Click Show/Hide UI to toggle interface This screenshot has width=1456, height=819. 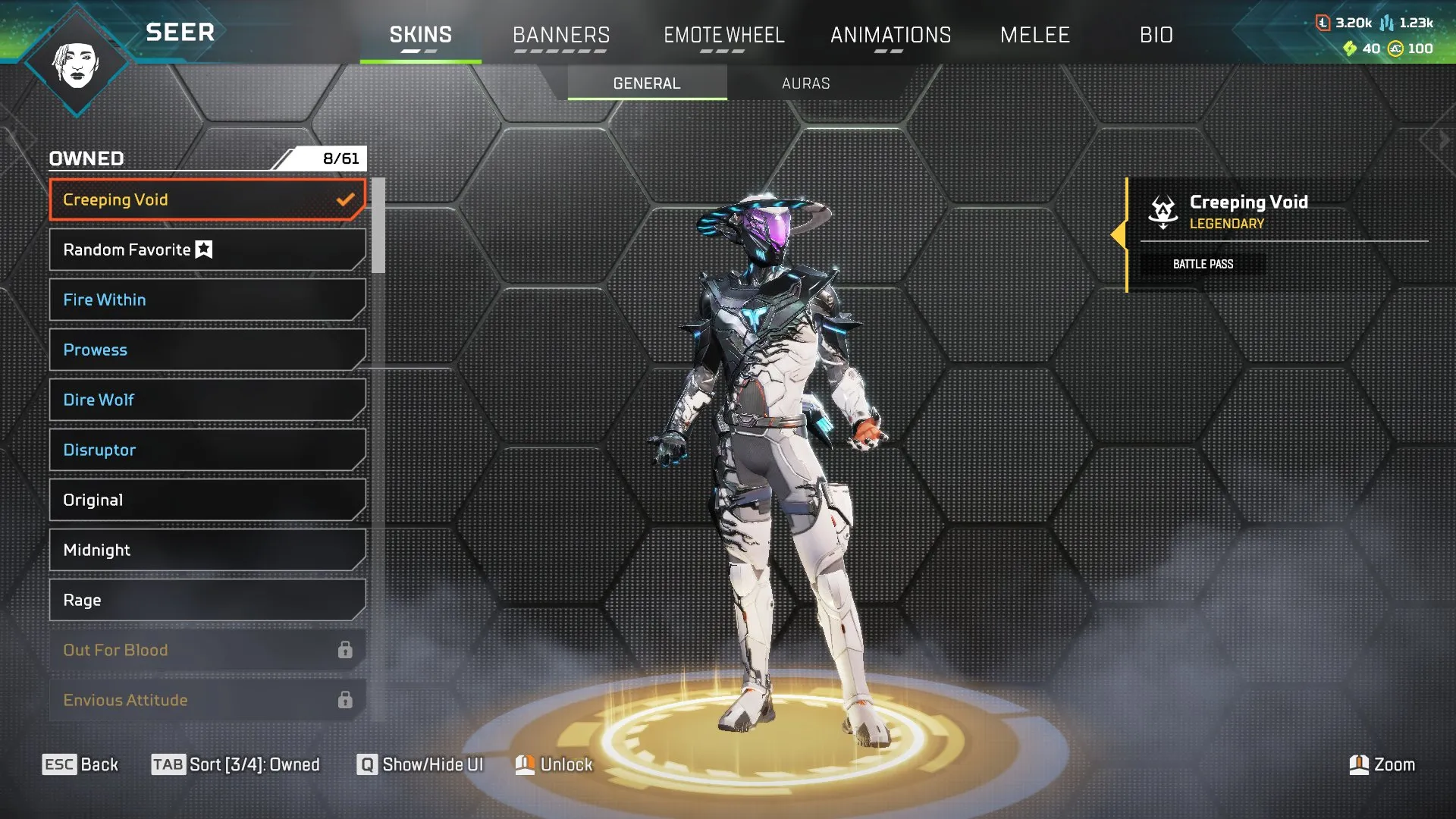click(421, 764)
